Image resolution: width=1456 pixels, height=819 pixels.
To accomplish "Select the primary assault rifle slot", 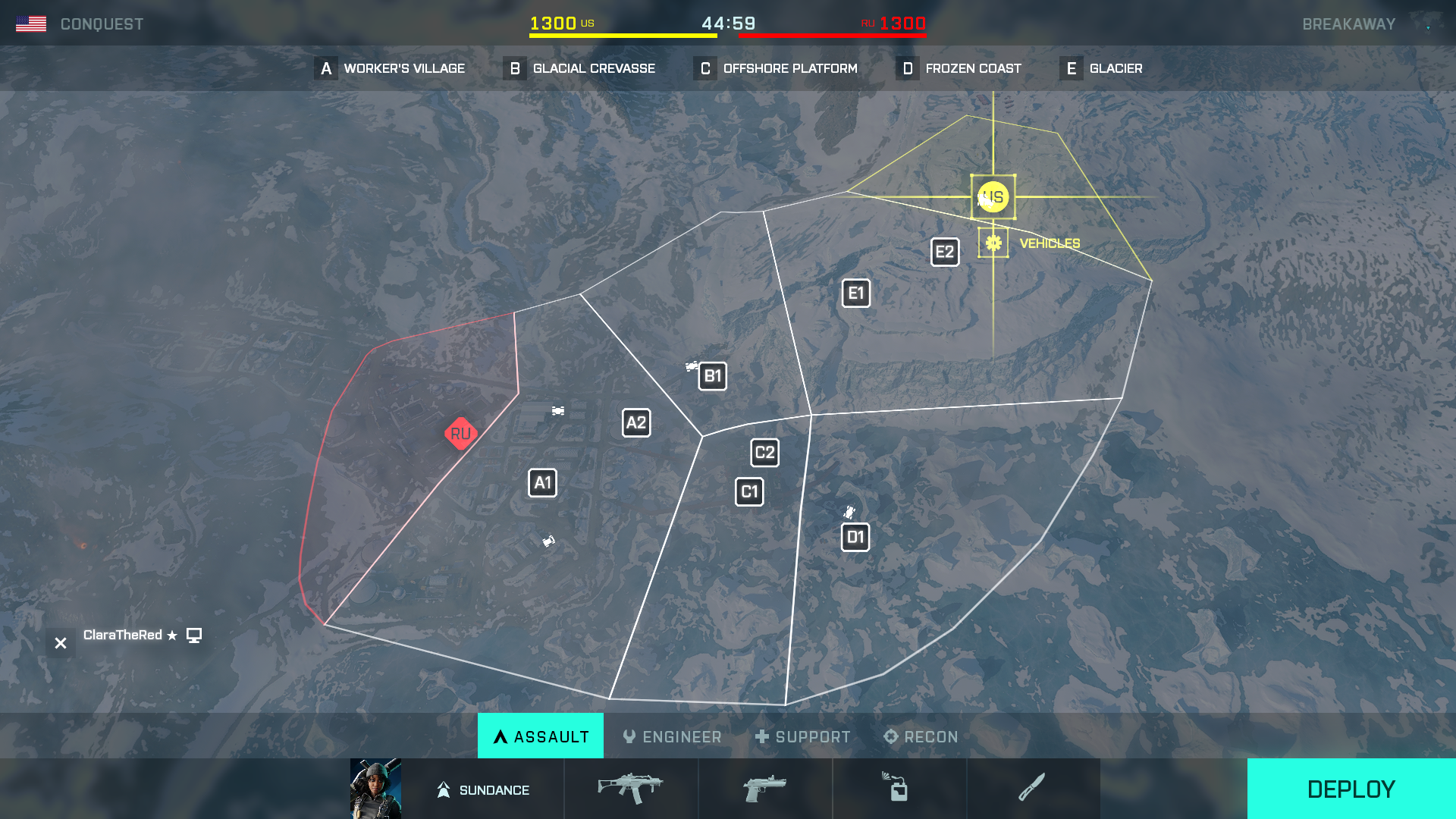I will 630,789.
